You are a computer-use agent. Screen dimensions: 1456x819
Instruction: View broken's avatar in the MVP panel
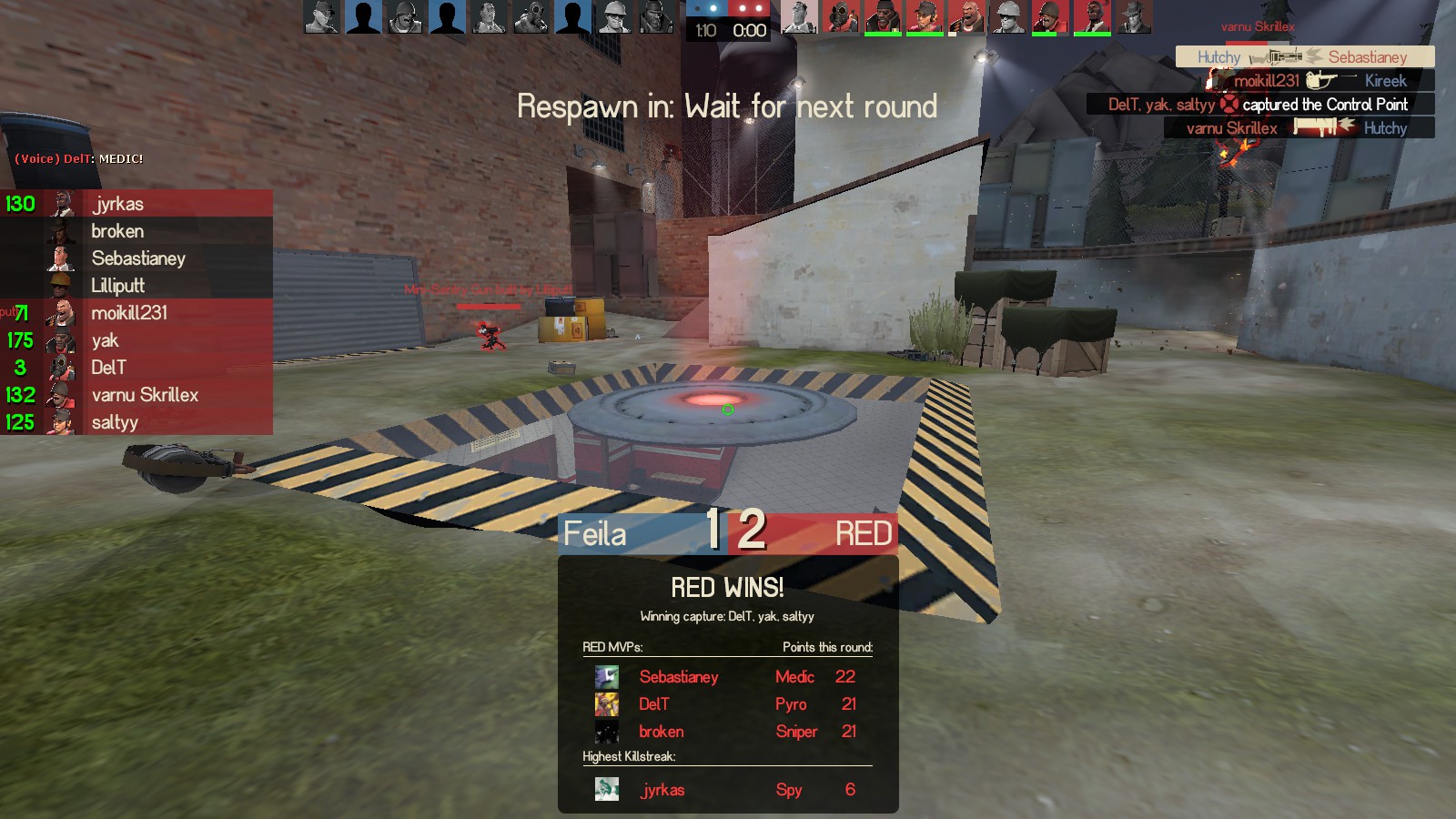tap(607, 732)
